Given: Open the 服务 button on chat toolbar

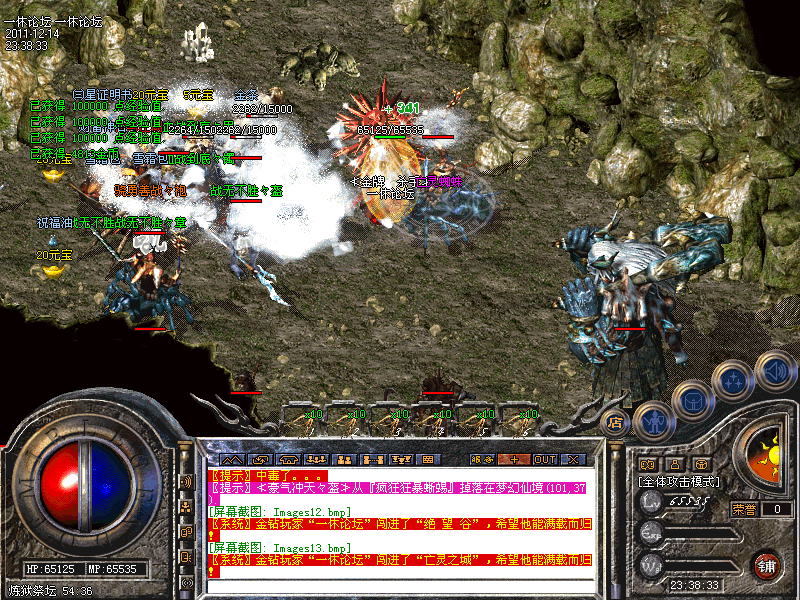Looking at the screenshot, I should click(481, 459).
